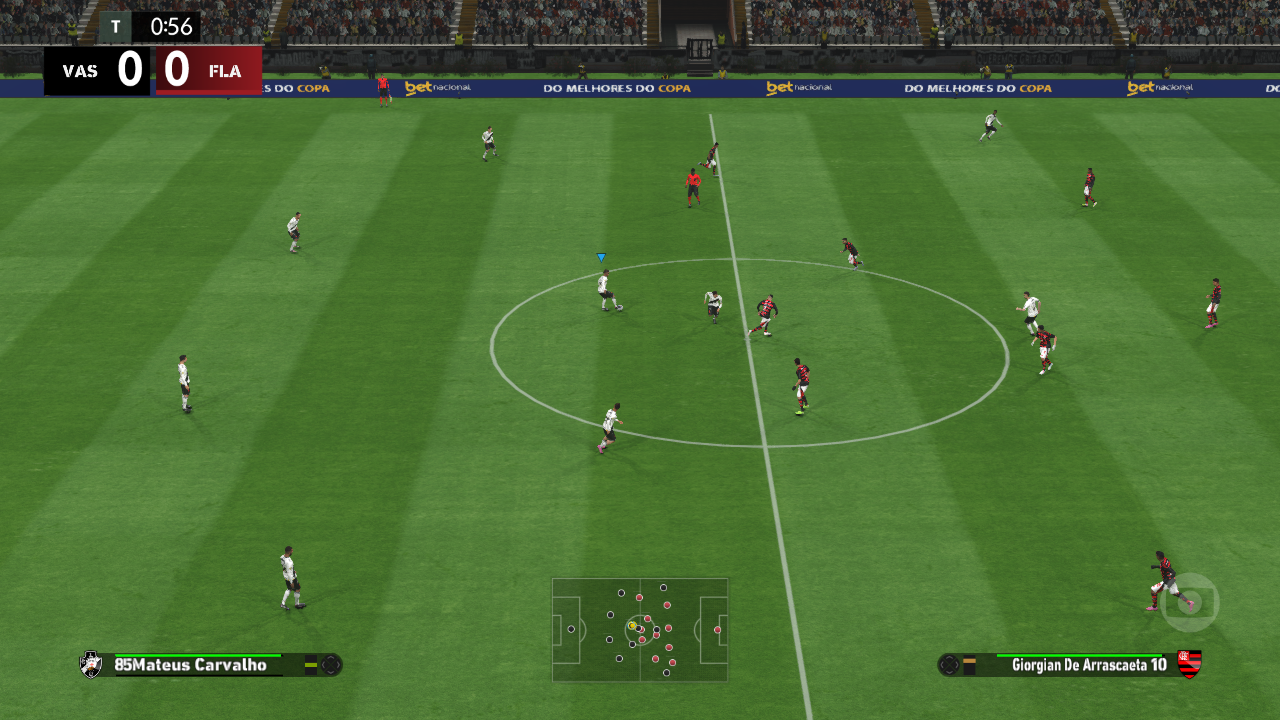
Task: Click the pitch radar minimap
Action: pyautogui.click(x=640, y=629)
